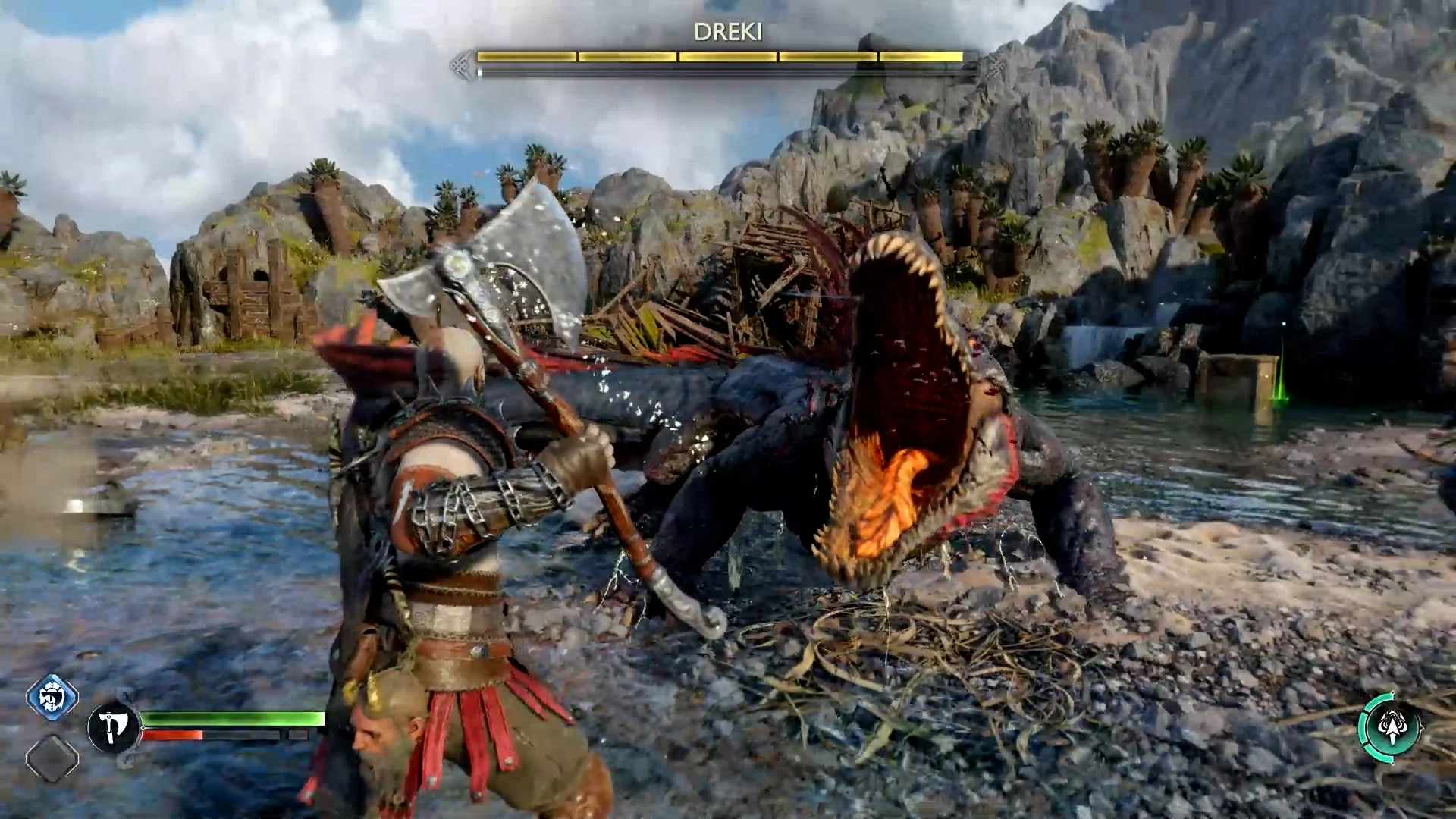Select the empty grey diamond slot

[52, 758]
